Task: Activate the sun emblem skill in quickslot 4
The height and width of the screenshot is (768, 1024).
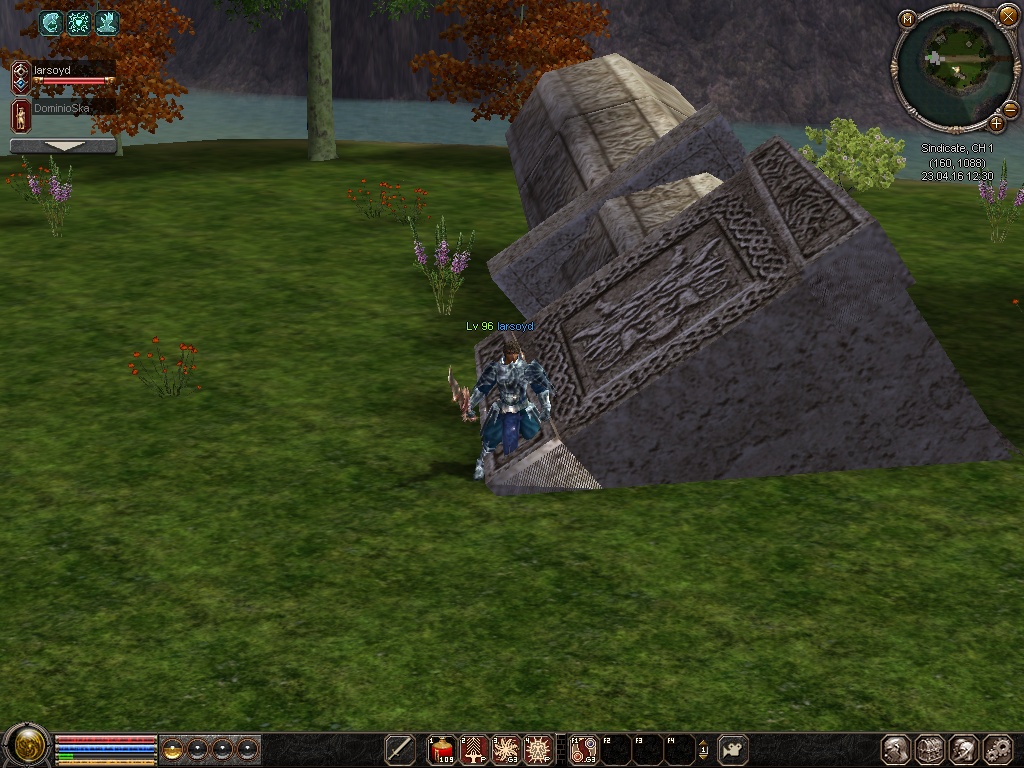Action: (x=538, y=749)
